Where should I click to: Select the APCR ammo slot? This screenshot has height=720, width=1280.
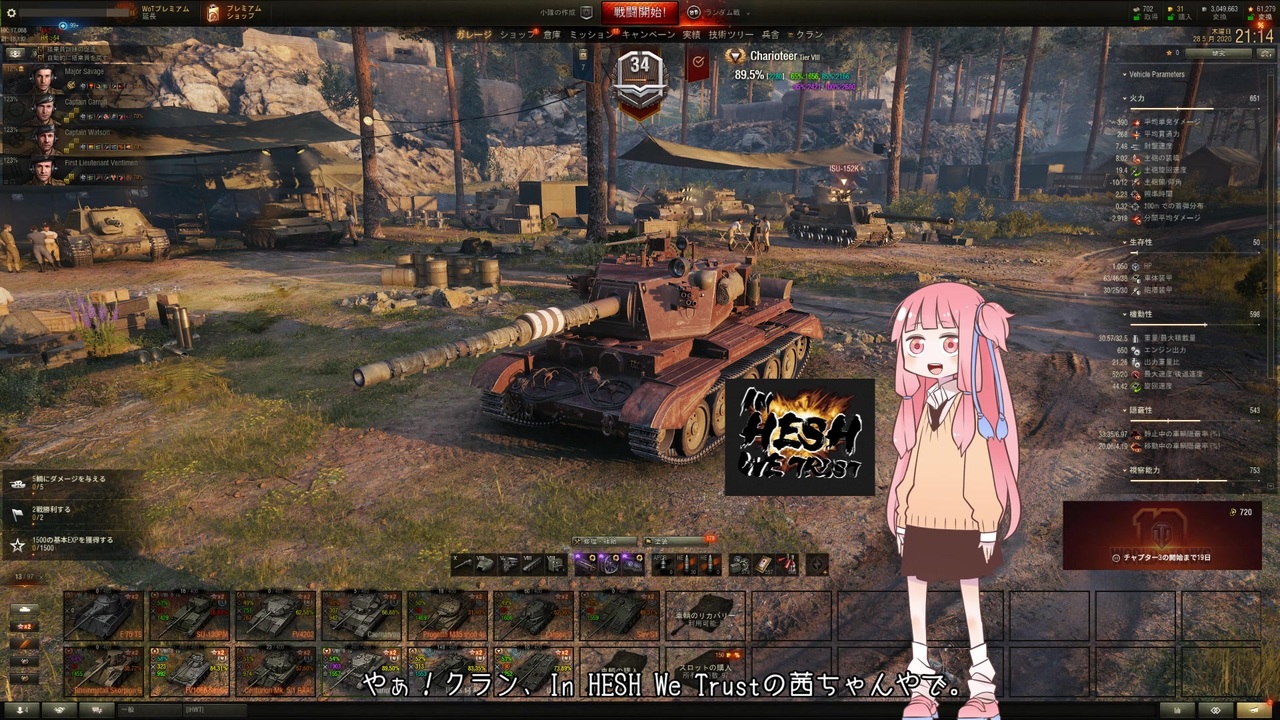click(662, 565)
